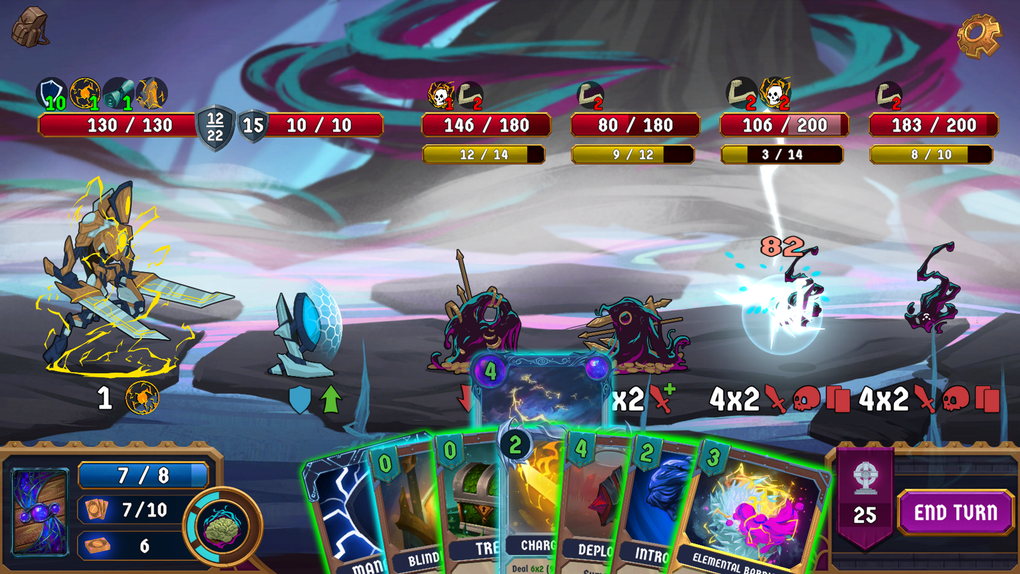Select the treasure chest card
The width and height of the screenshot is (1020, 574).
[468, 505]
